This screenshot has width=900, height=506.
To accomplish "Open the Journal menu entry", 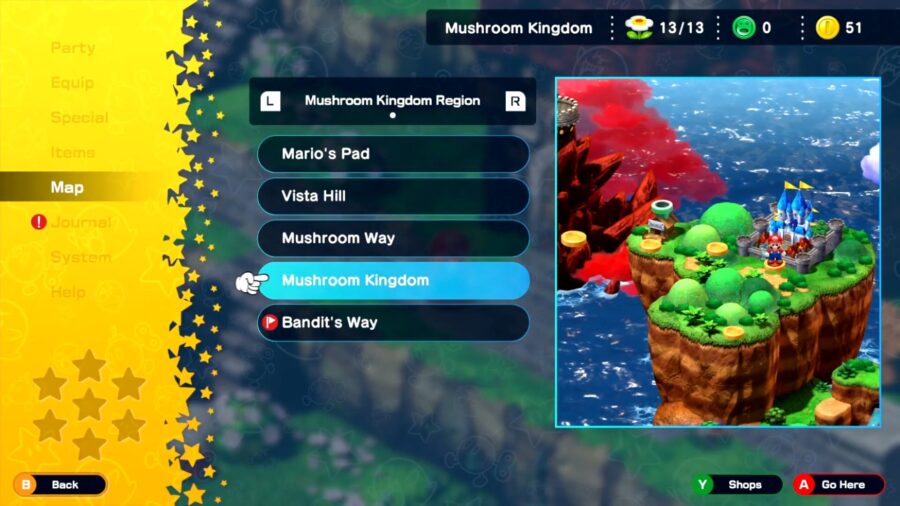I will 80,222.
